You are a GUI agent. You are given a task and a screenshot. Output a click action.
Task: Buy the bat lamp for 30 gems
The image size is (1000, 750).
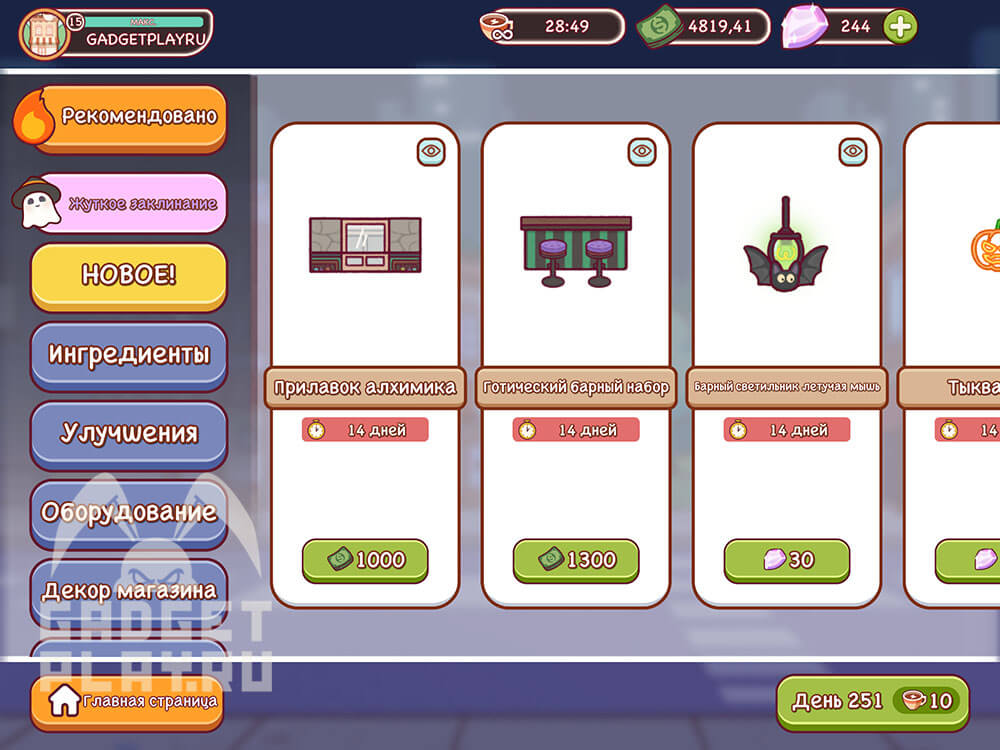click(x=787, y=560)
